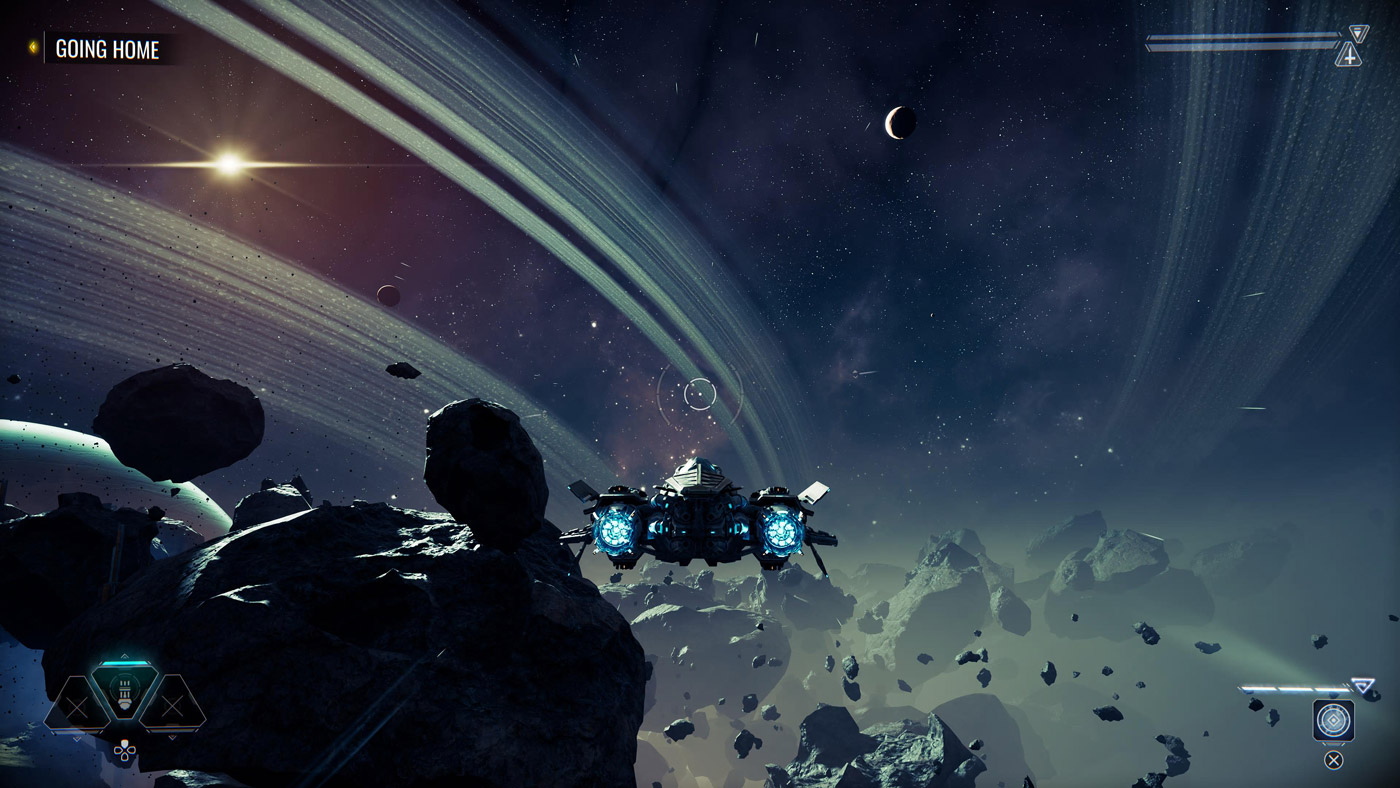This screenshot has width=1400, height=788.
Task: Click the shield inverted-triangle icon
Action: pos(1357,34)
